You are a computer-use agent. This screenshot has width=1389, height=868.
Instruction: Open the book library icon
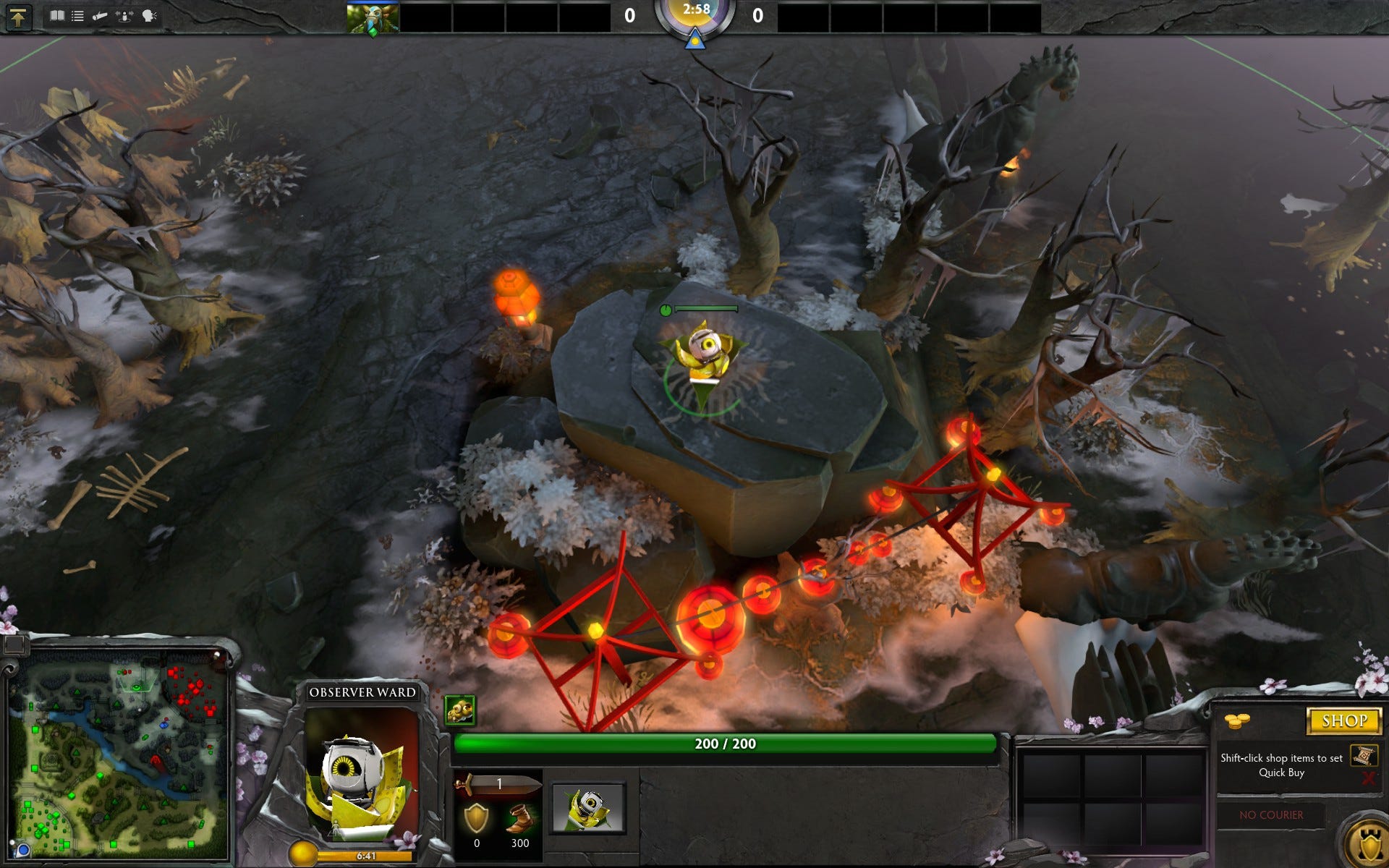tap(56, 16)
